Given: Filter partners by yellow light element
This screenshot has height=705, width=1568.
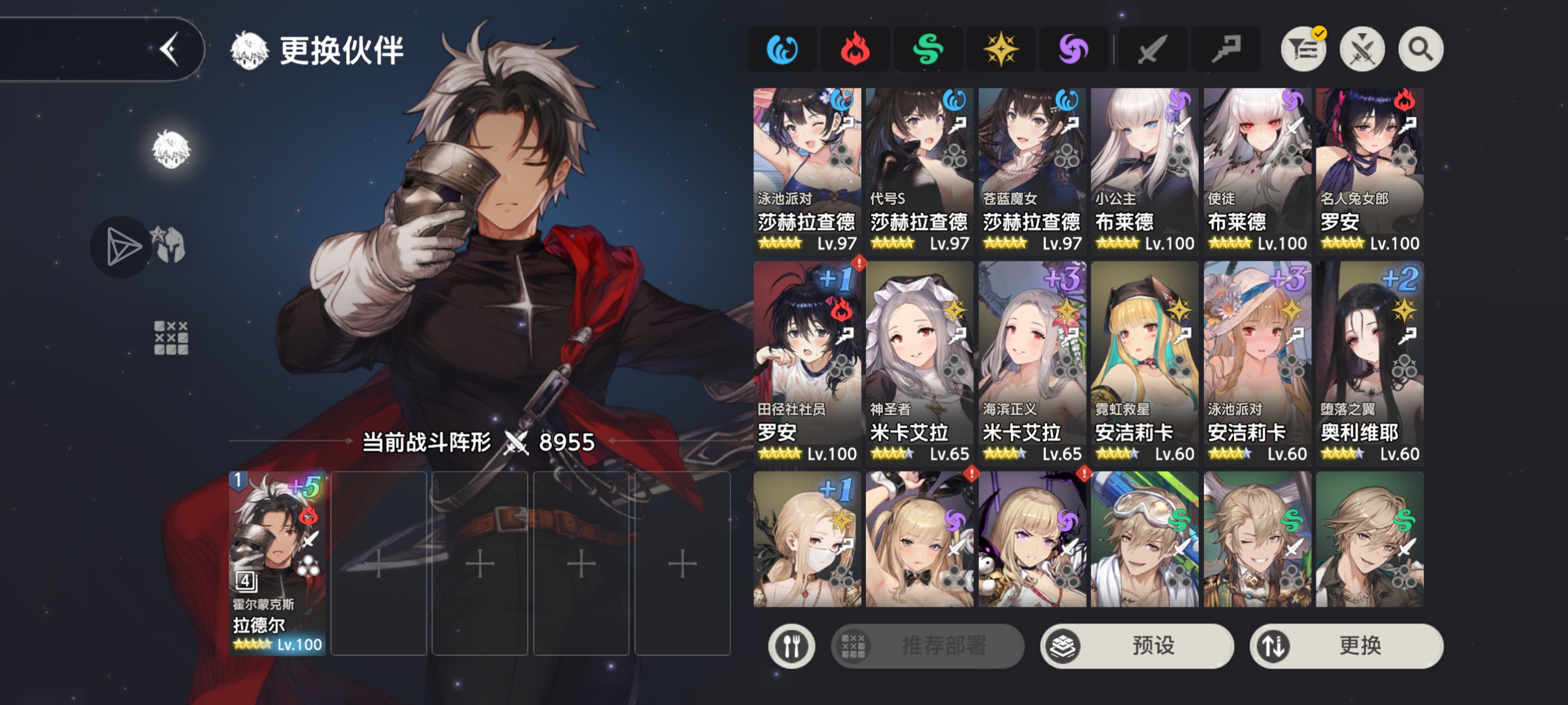Looking at the screenshot, I should 1000,49.
